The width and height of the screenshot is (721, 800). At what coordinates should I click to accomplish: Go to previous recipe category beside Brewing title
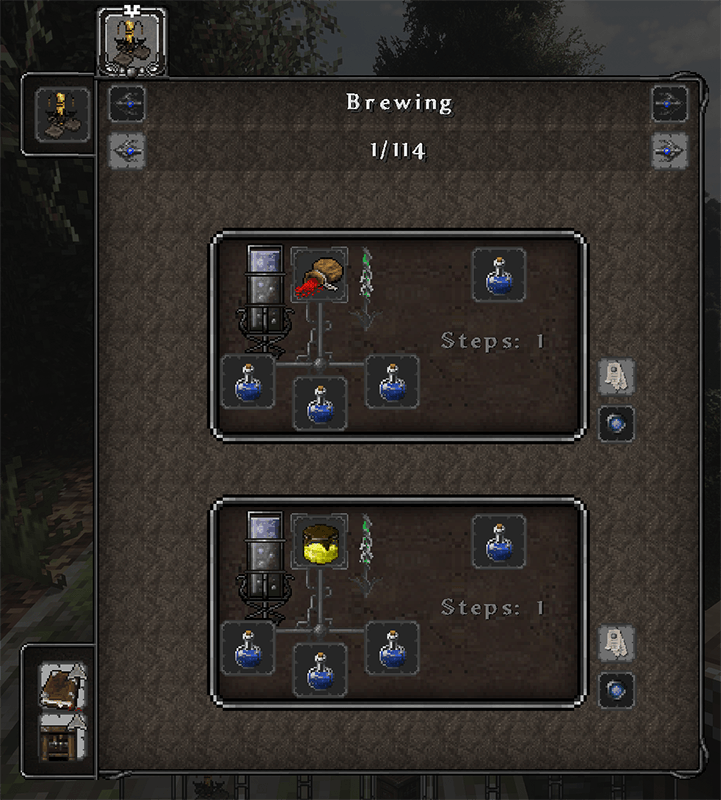126,103
